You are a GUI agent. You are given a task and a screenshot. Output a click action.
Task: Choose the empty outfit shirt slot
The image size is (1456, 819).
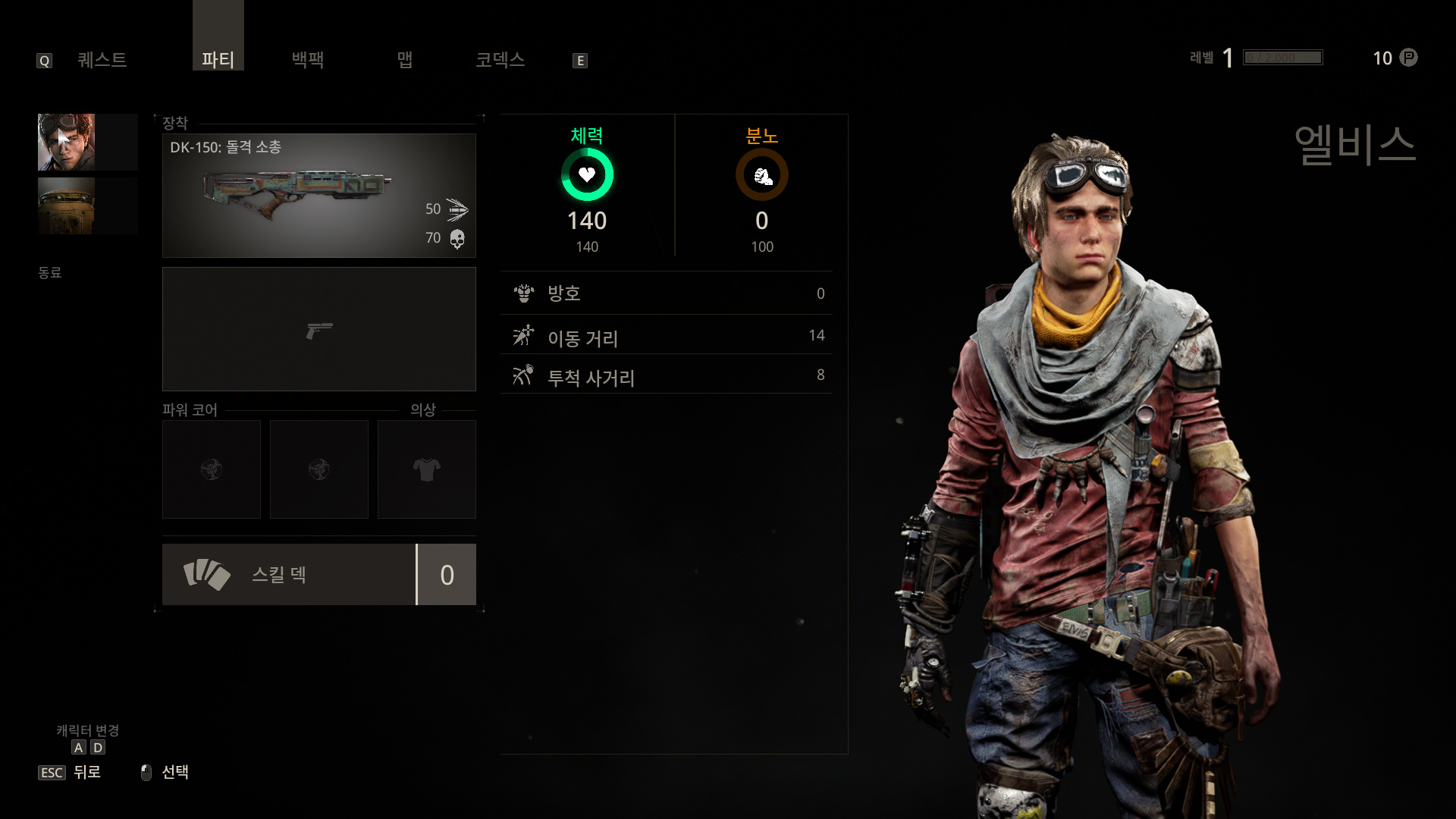click(426, 469)
